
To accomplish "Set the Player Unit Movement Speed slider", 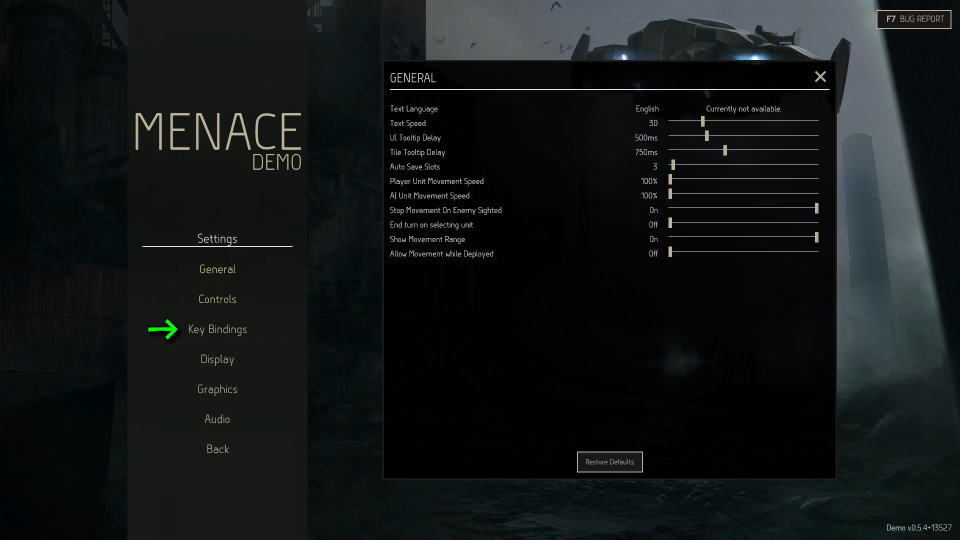I will click(670, 181).
